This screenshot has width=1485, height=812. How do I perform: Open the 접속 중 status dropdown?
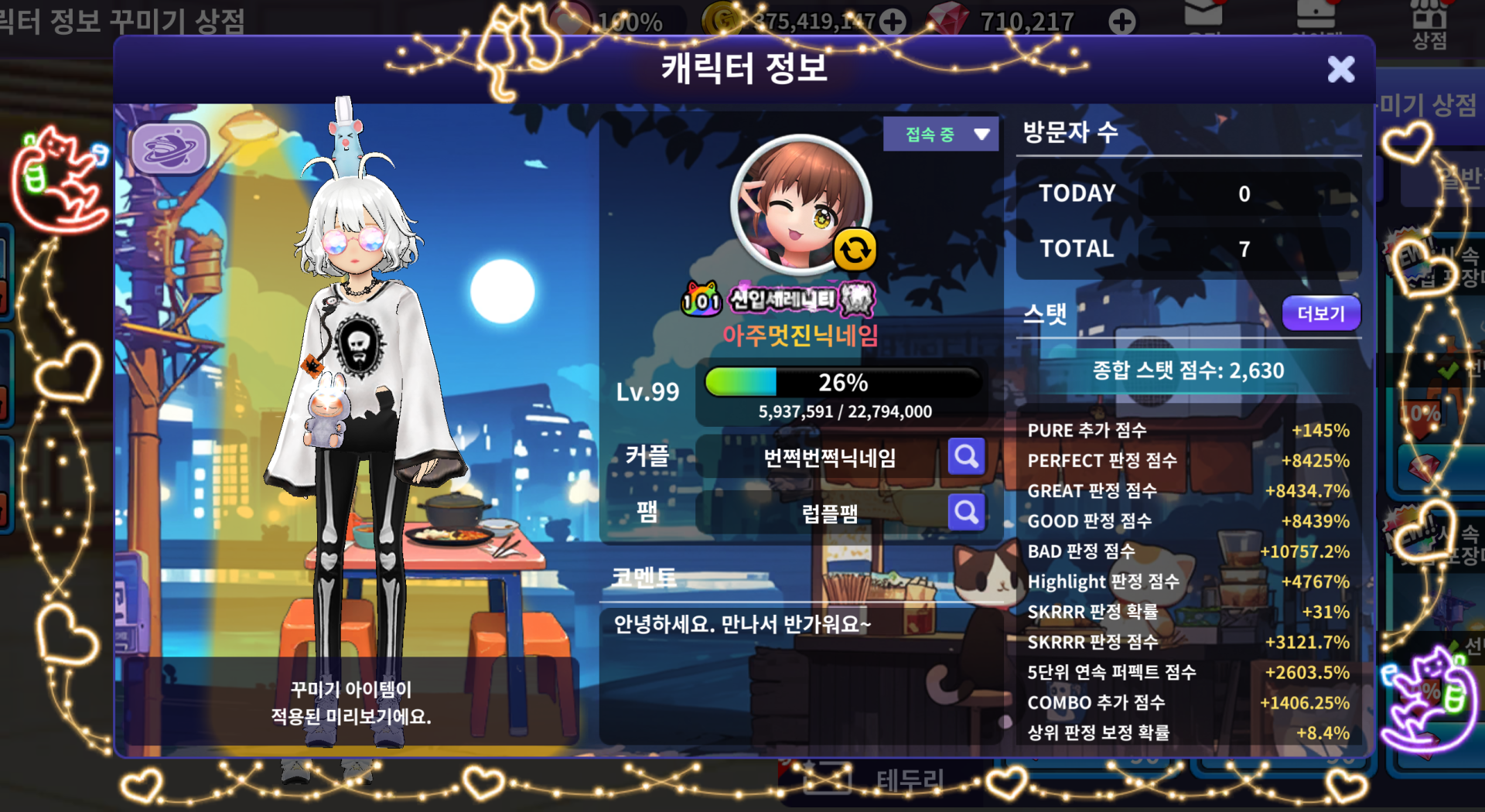(940, 135)
